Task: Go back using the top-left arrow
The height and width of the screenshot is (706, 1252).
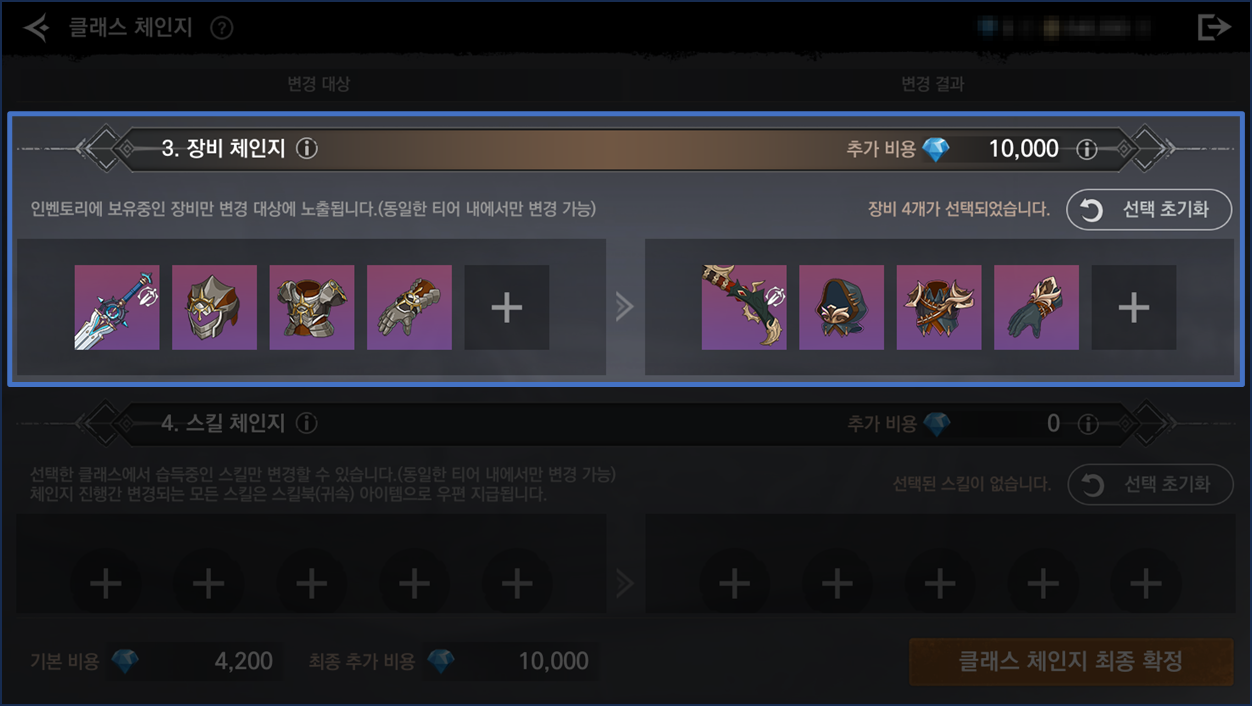Action: (36, 28)
